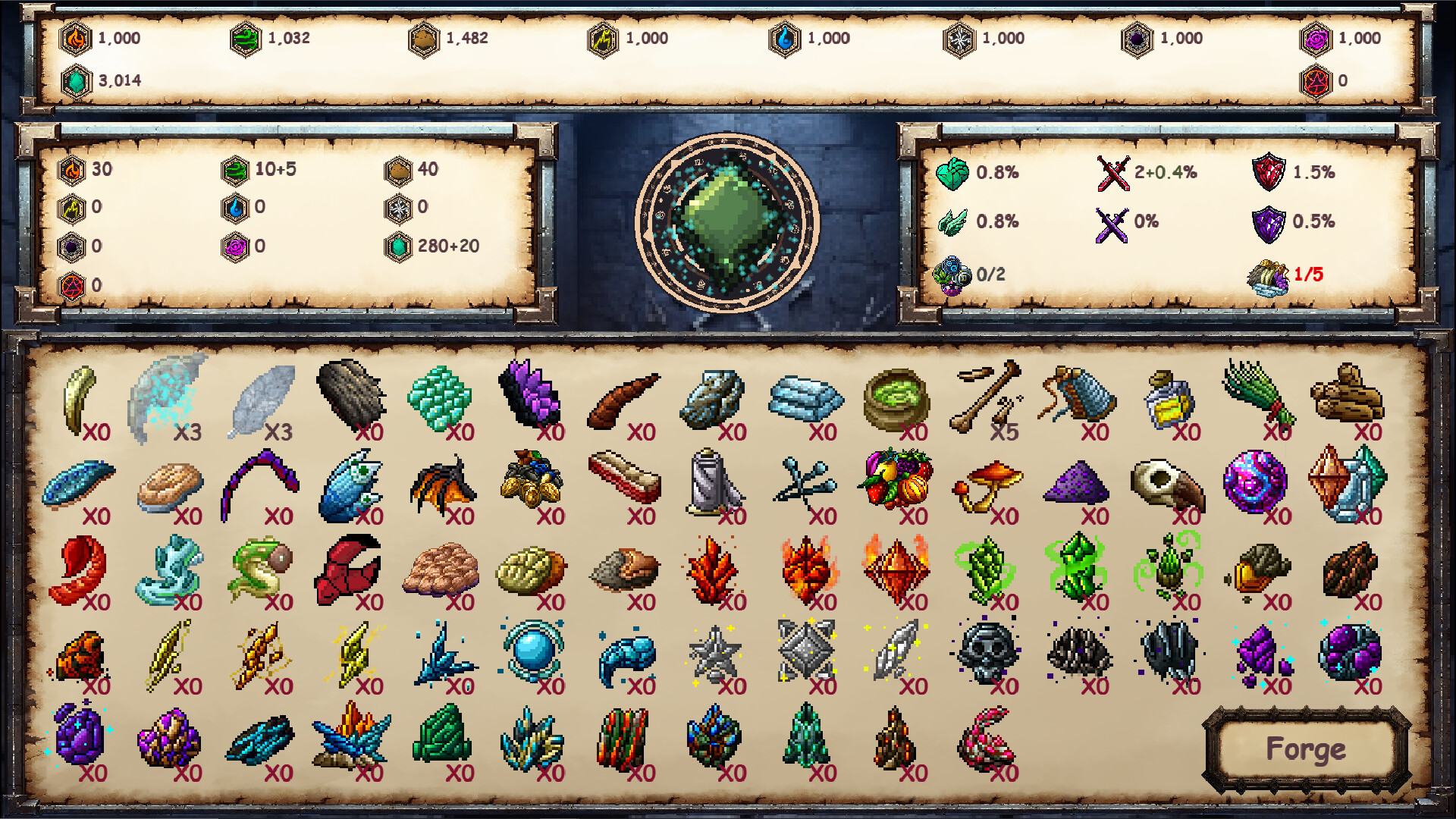Click the fire essence resource icon
Viewport: 1456px width, 819px height.
76,38
